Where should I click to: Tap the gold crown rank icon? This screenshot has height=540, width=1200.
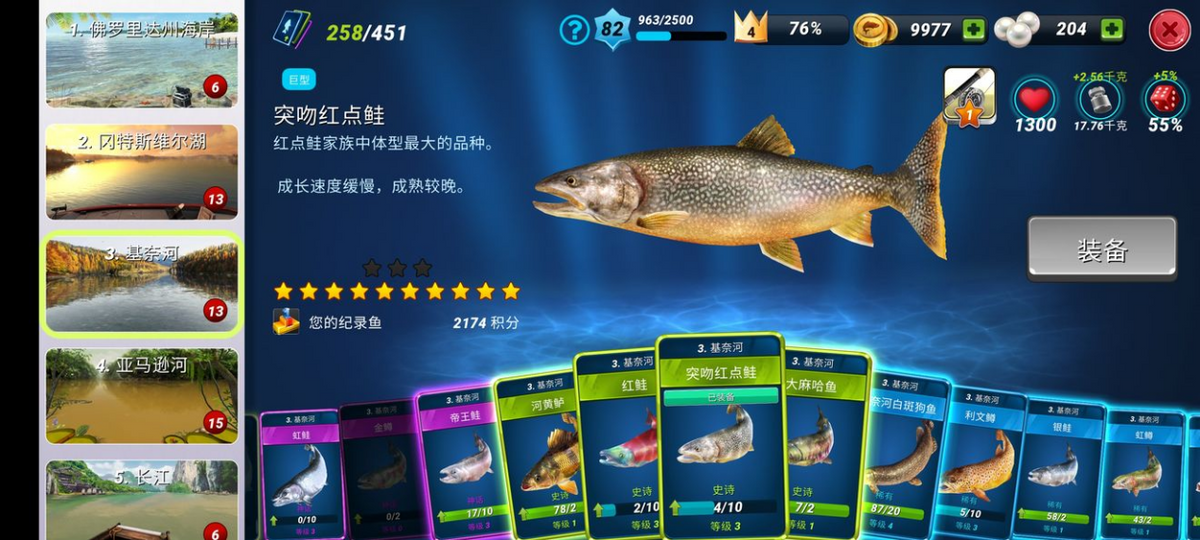pos(751,28)
